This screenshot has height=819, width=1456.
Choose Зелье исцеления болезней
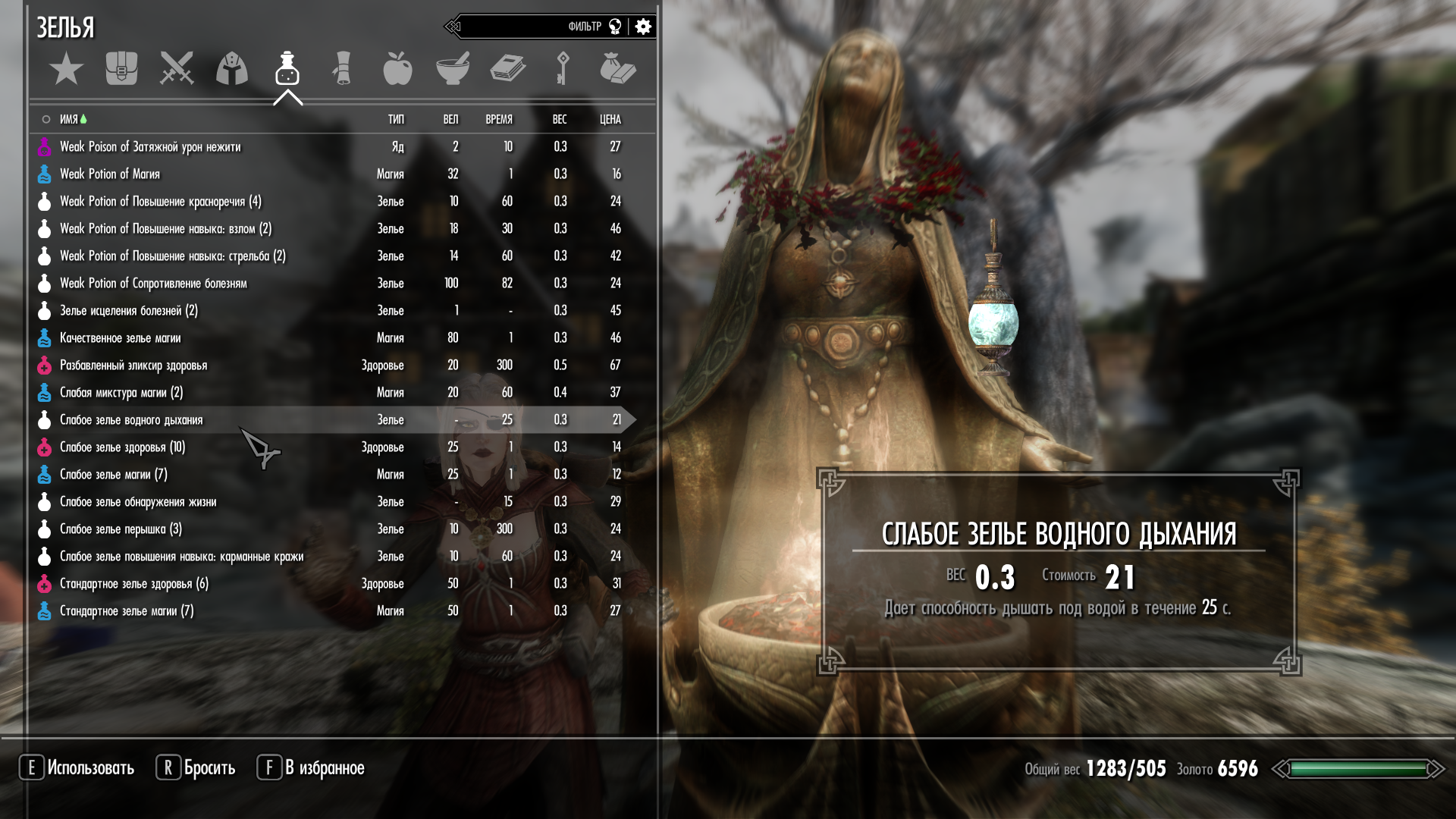[x=128, y=311]
